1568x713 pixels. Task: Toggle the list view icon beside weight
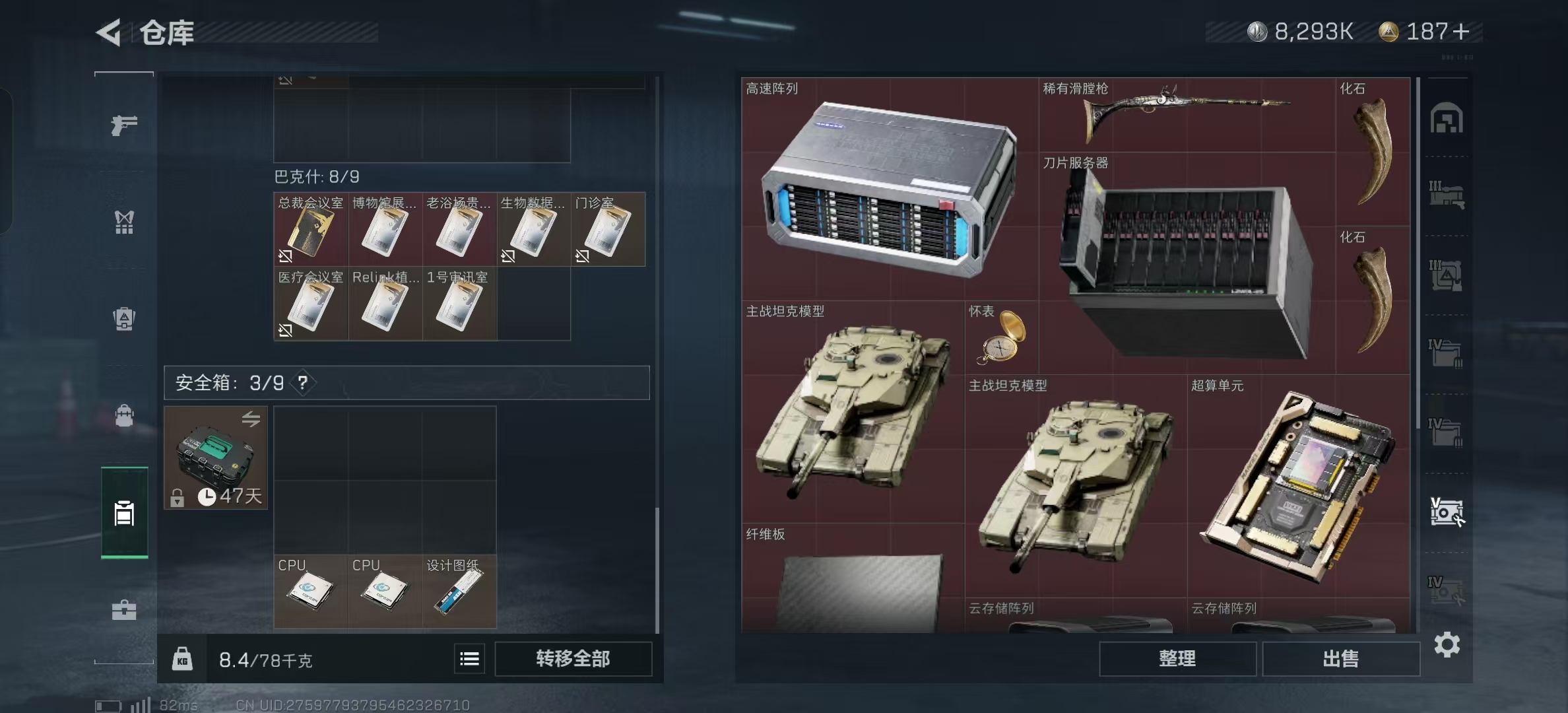coord(469,659)
